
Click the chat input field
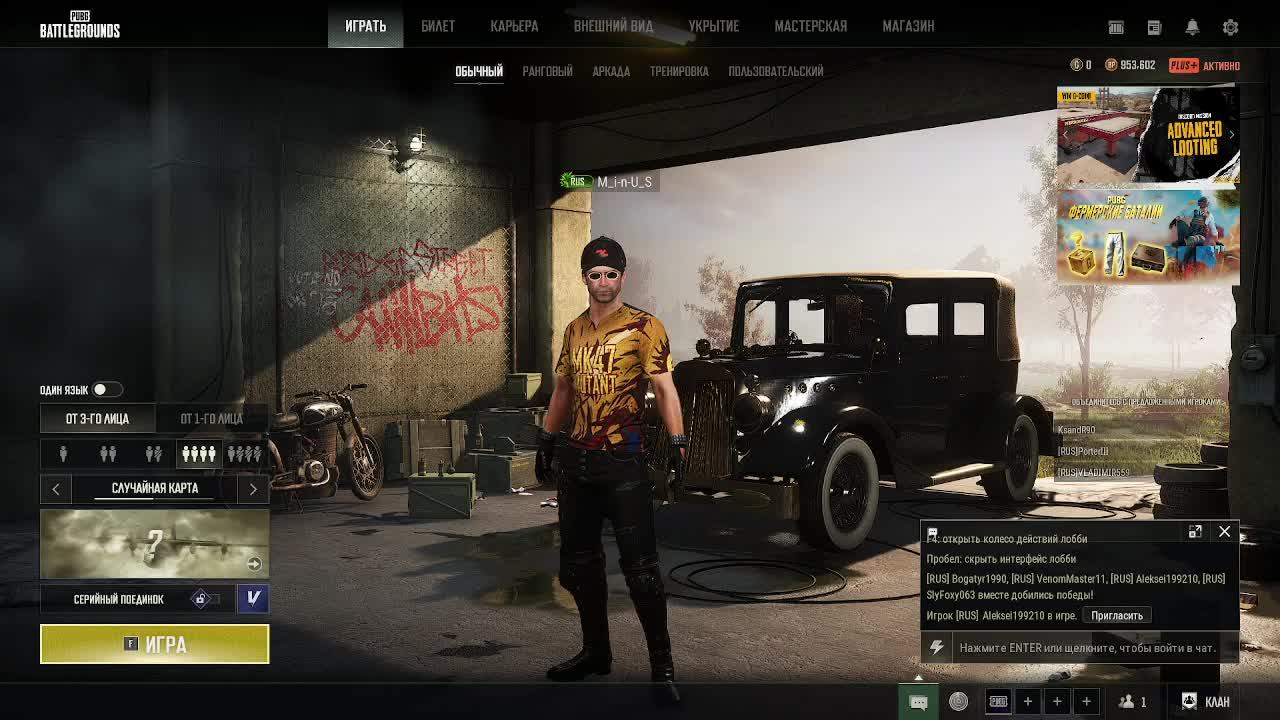coord(1086,648)
